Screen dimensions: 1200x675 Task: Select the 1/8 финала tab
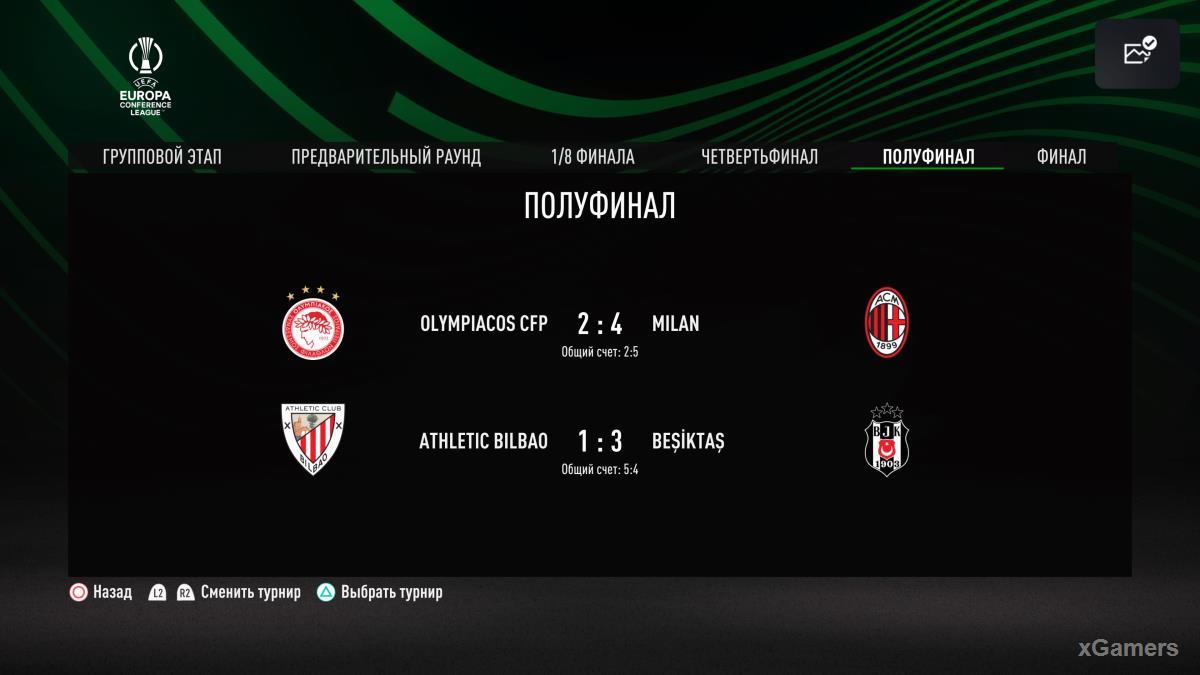pos(592,157)
